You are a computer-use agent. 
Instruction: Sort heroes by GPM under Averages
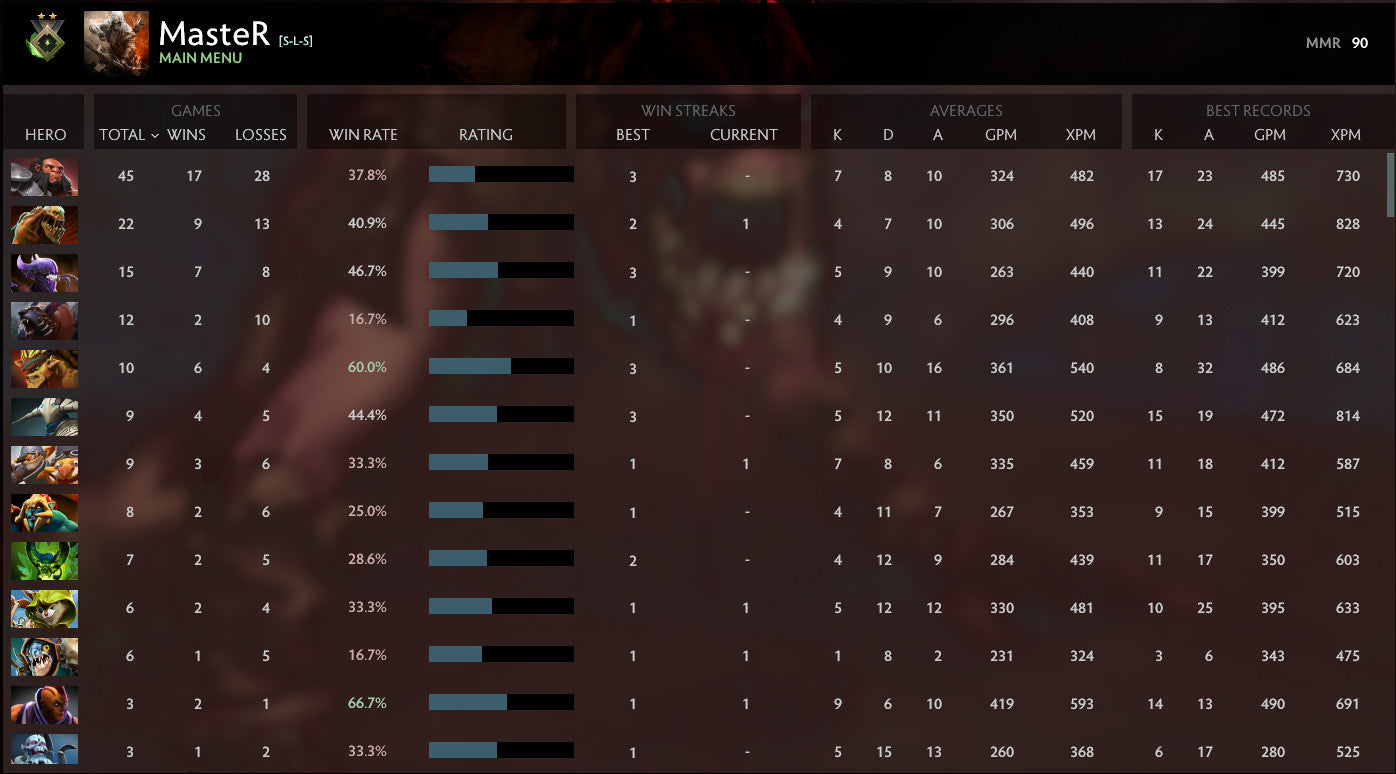1001,134
